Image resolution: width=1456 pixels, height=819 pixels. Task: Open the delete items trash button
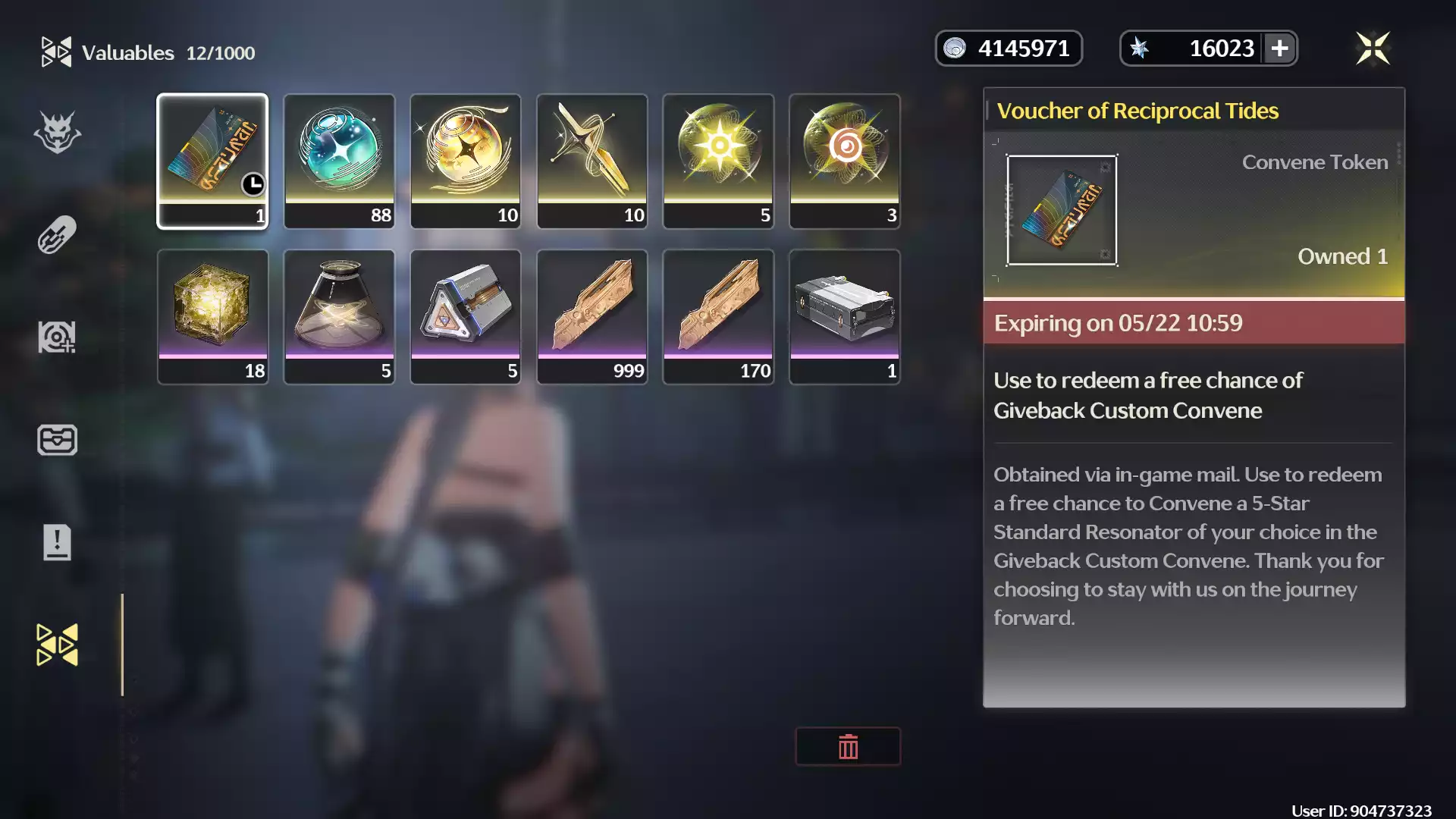(x=848, y=747)
